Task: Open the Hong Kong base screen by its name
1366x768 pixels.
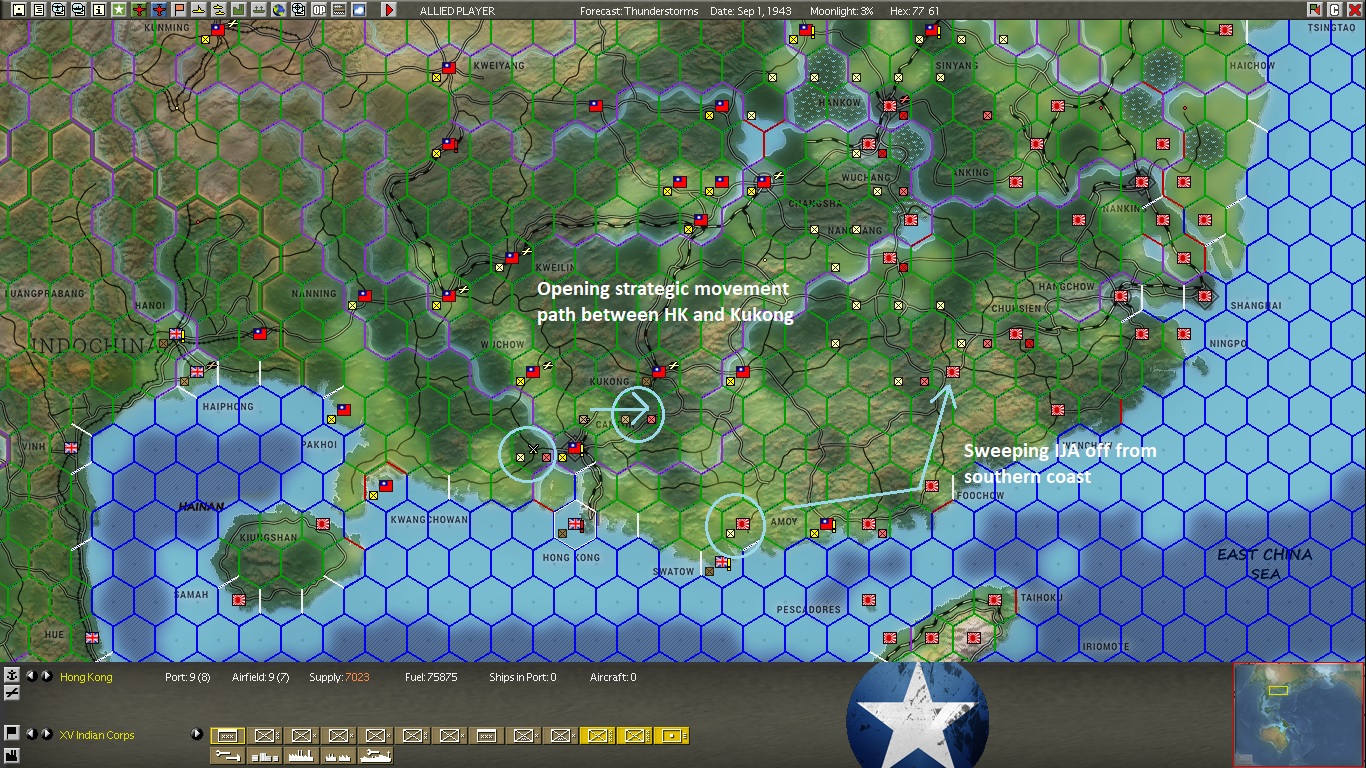Action: (85, 677)
